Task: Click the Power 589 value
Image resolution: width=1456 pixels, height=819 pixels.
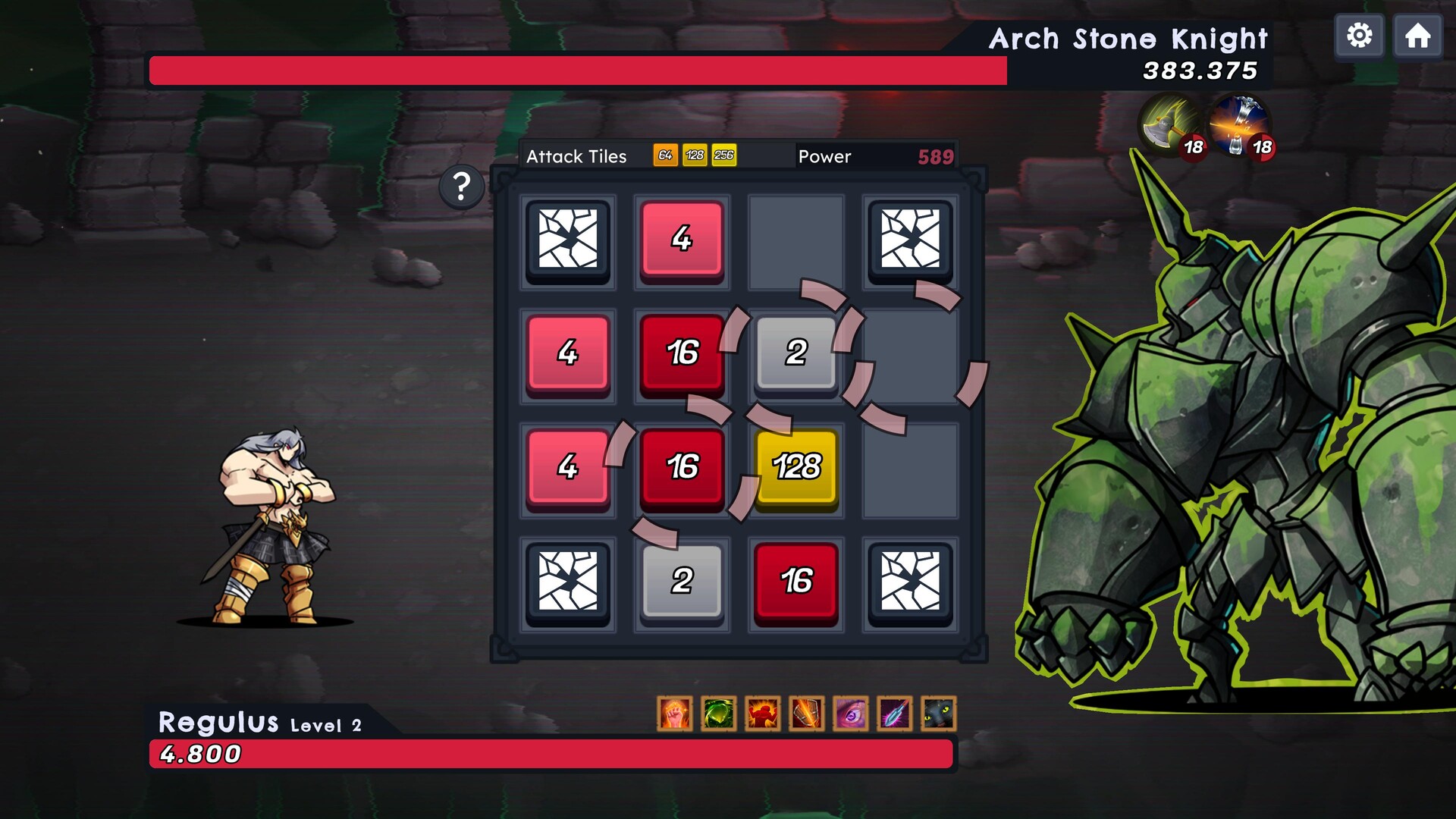Action: tap(934, 156)
